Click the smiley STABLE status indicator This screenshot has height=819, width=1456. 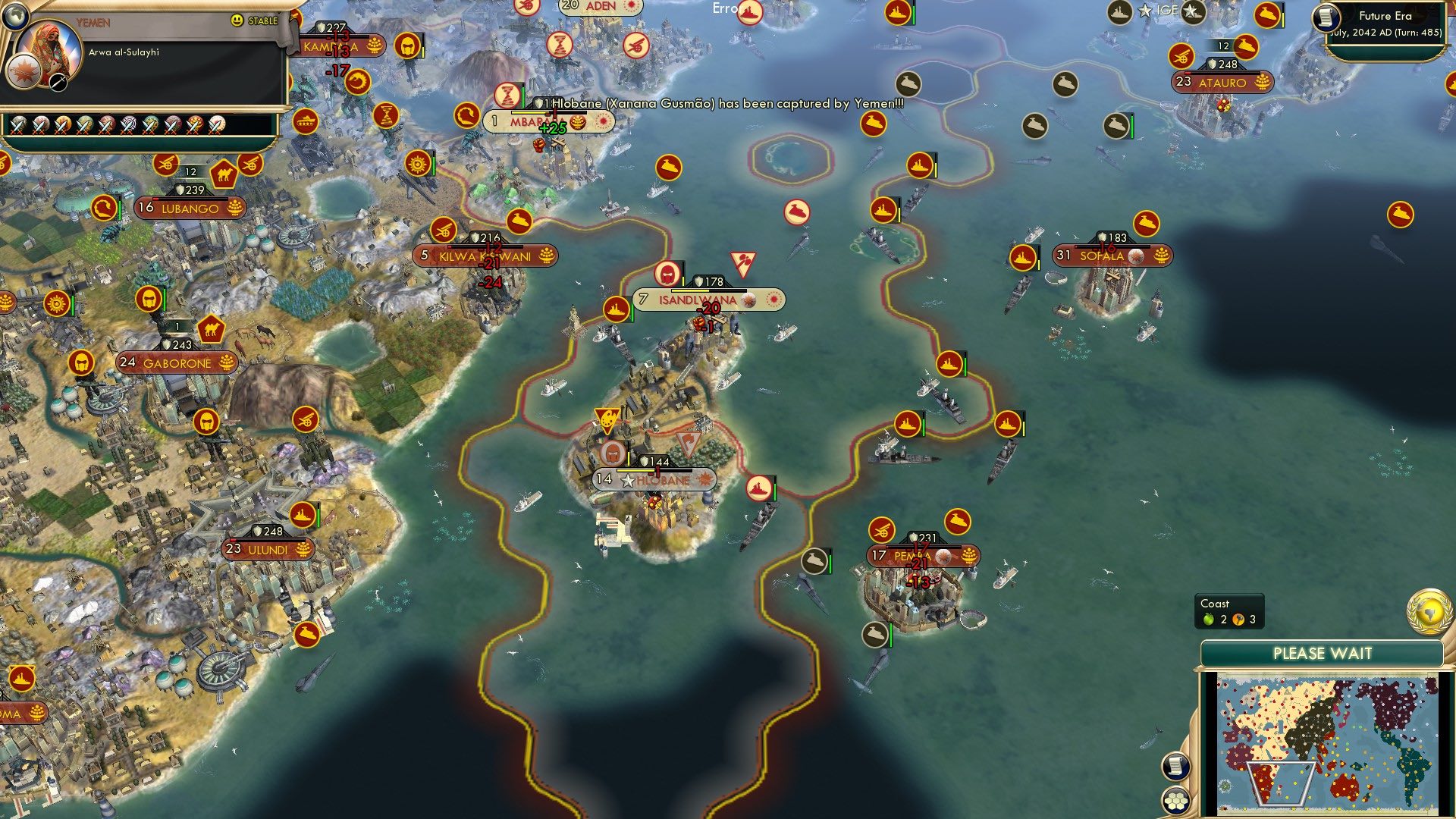pyautogui.click(x=237, y=20)
